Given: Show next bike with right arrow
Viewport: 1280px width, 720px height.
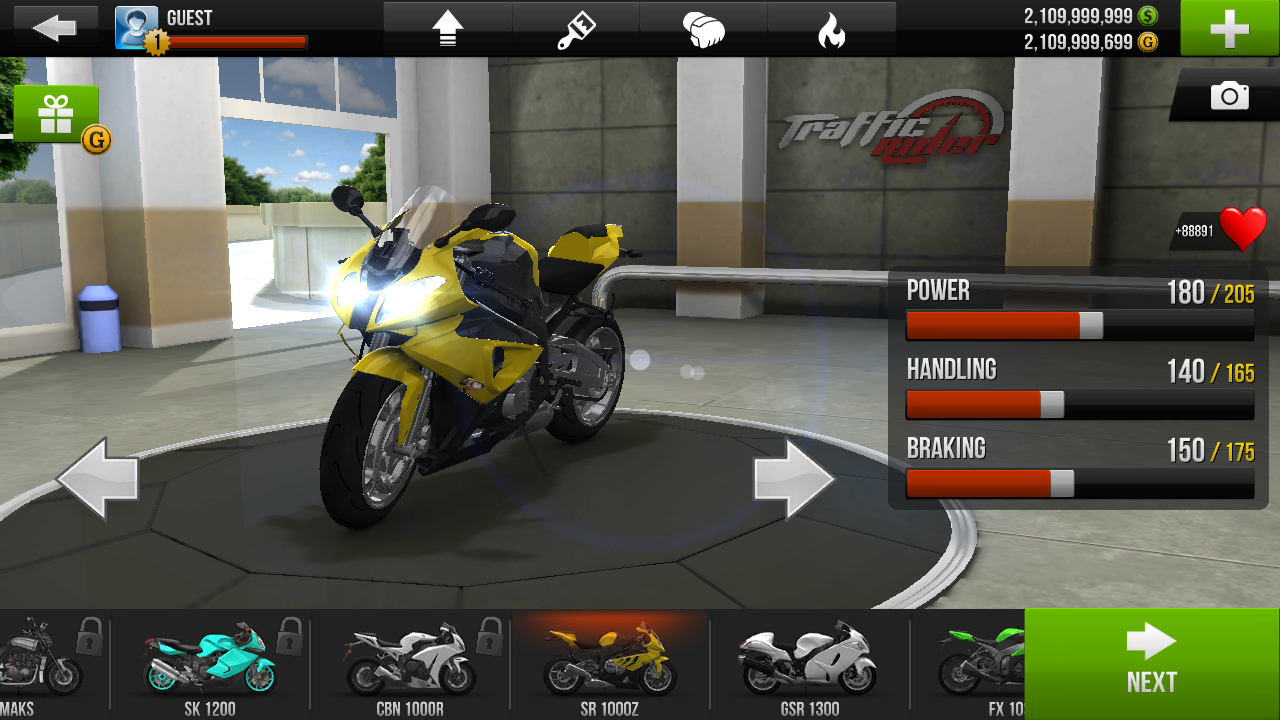Looking at the screenshot, I should (794, 479).
